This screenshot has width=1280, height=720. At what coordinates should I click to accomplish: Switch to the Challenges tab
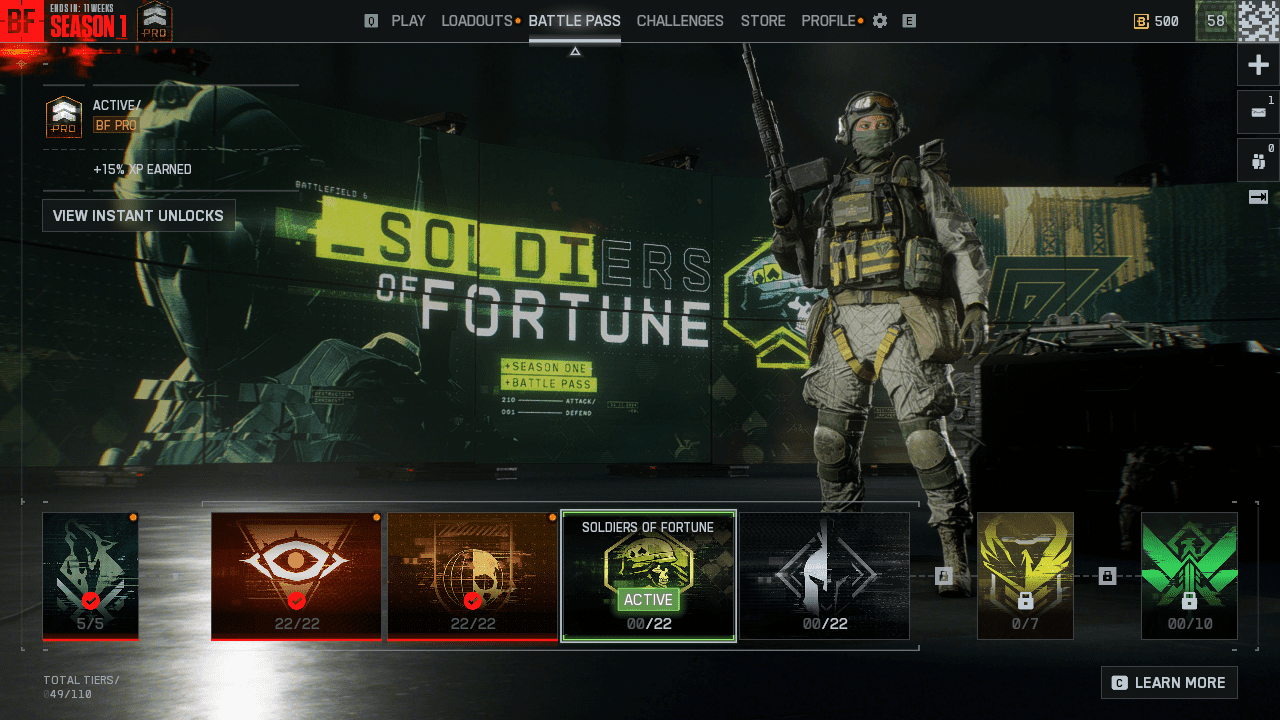pyautogui.click(x=680, y=20)
